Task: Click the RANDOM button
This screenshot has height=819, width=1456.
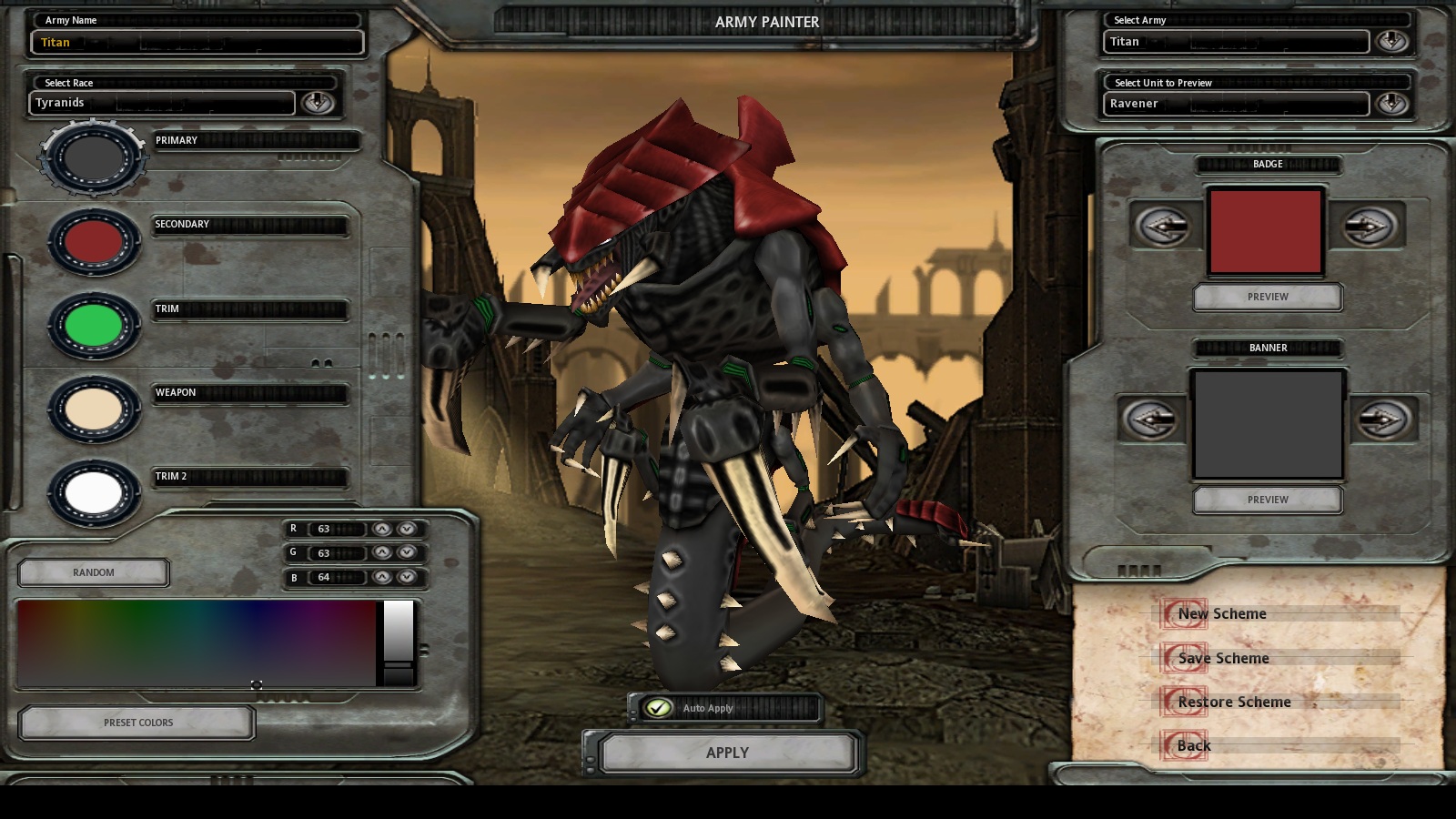Action: pyautogui.click(x=92, y=571)
